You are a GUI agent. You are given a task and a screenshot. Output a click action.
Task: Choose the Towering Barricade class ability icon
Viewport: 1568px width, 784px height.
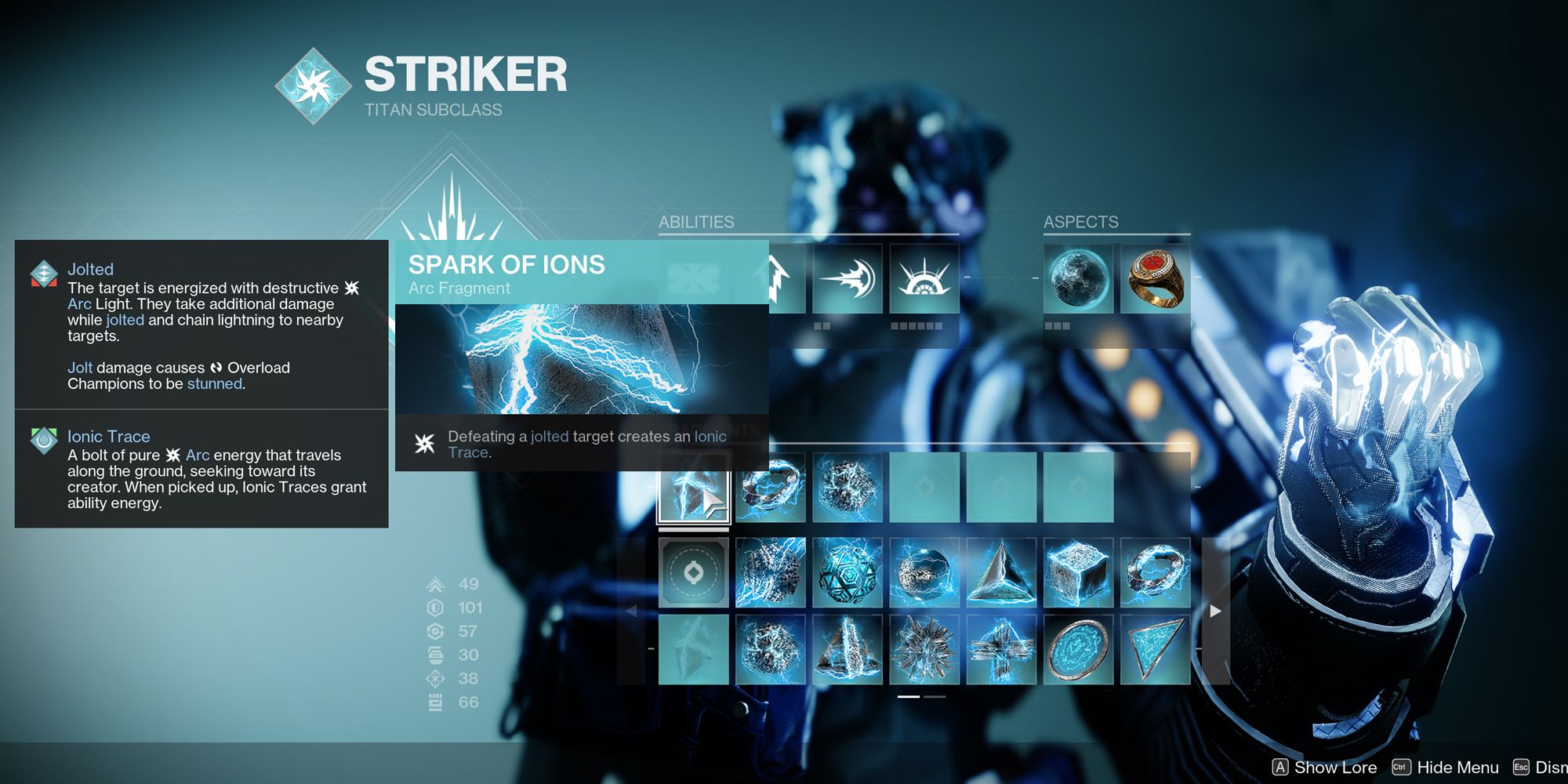(x=924, y=280)
